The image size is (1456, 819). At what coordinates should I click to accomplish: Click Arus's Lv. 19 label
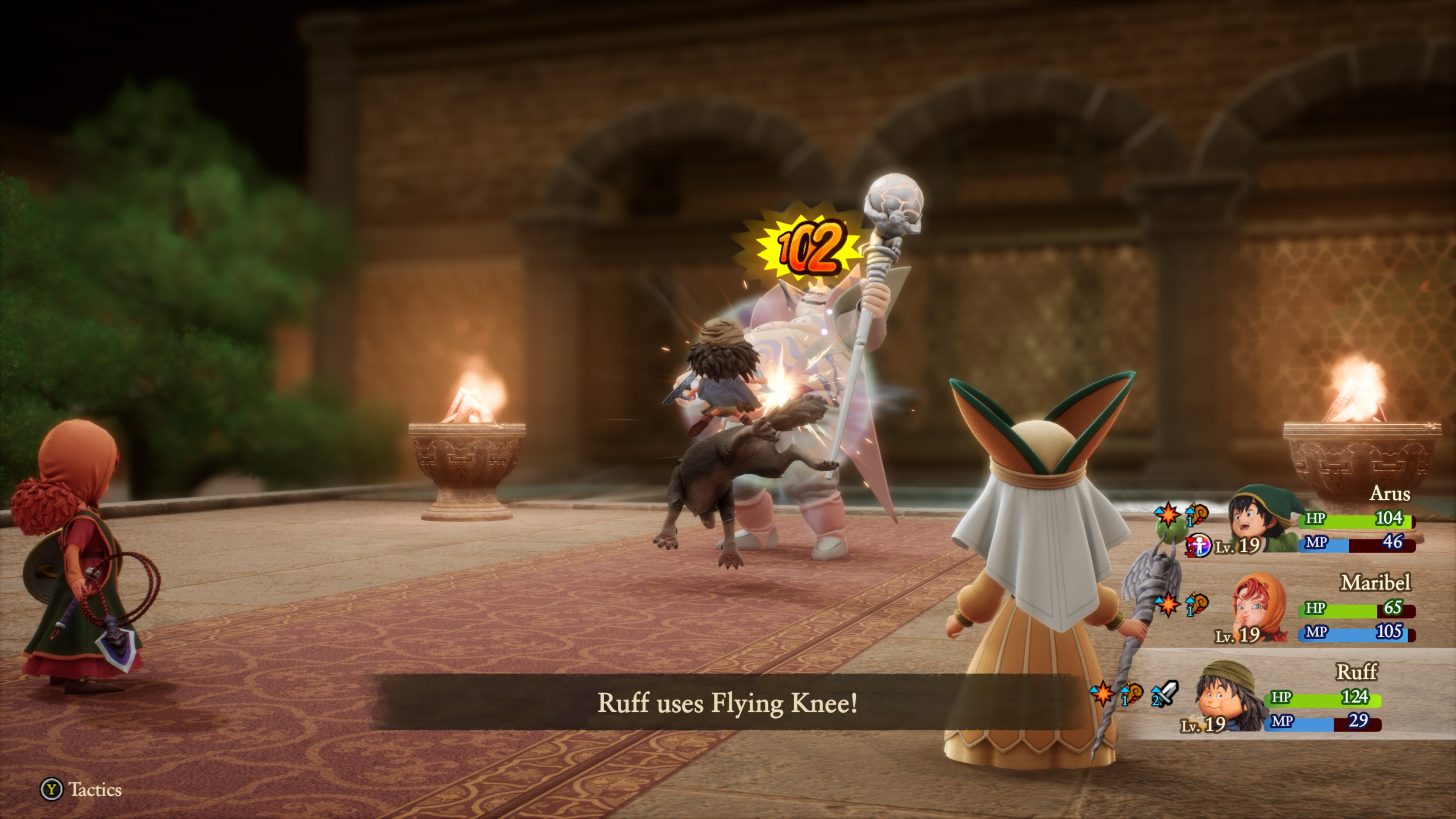pyautogui.click(x=1239, y=545)
